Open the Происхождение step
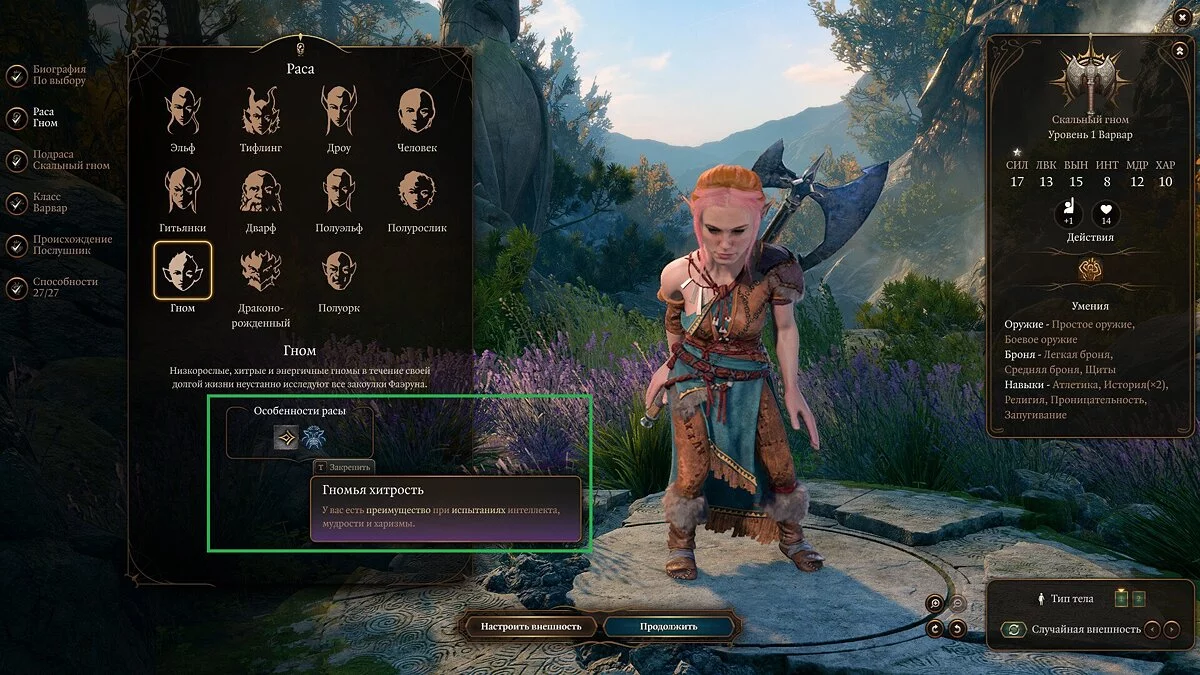This screenshot has width=1200, height=675. [17, 245]
